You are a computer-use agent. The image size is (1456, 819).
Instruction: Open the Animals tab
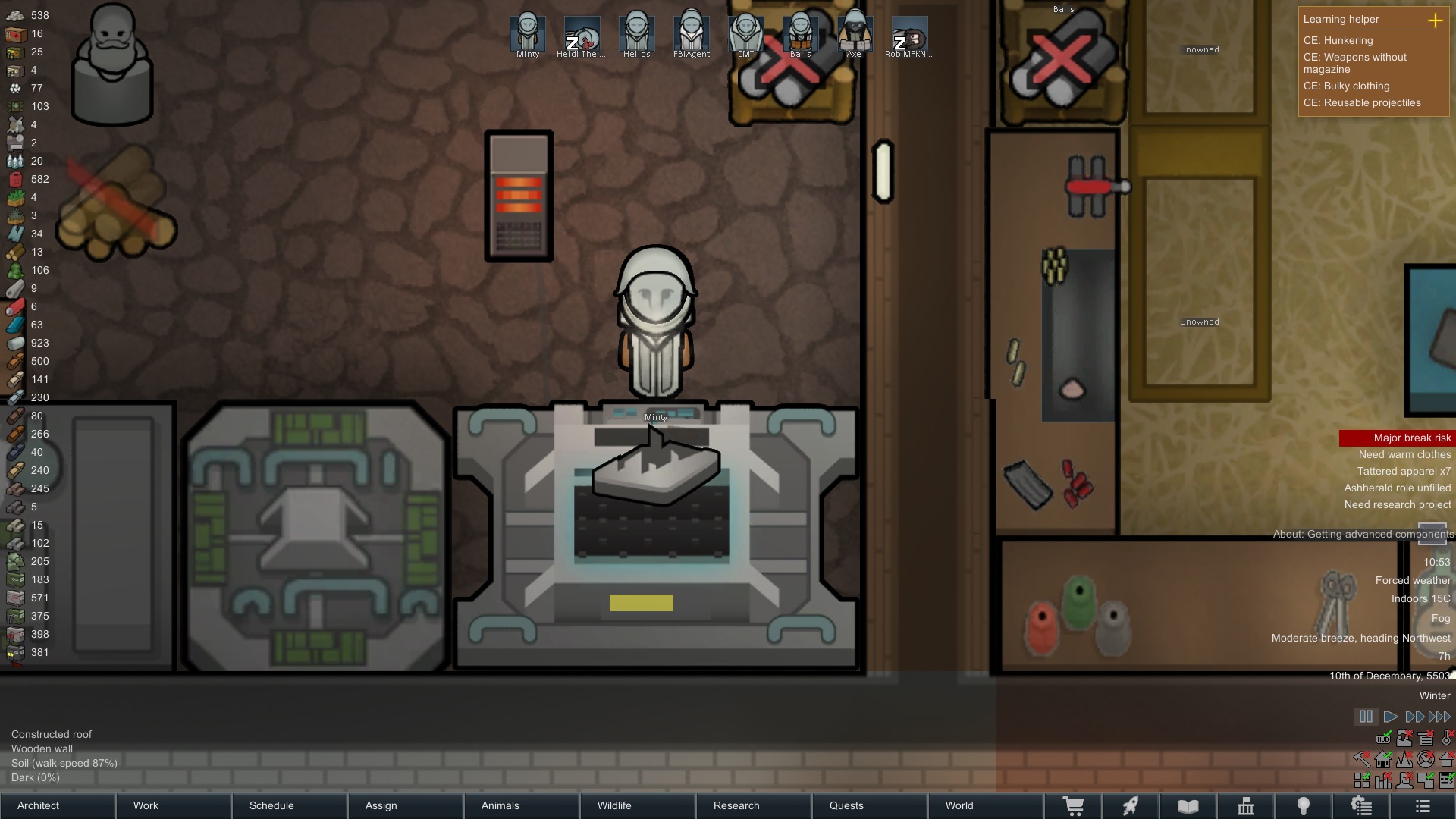(x=522, y=805)
